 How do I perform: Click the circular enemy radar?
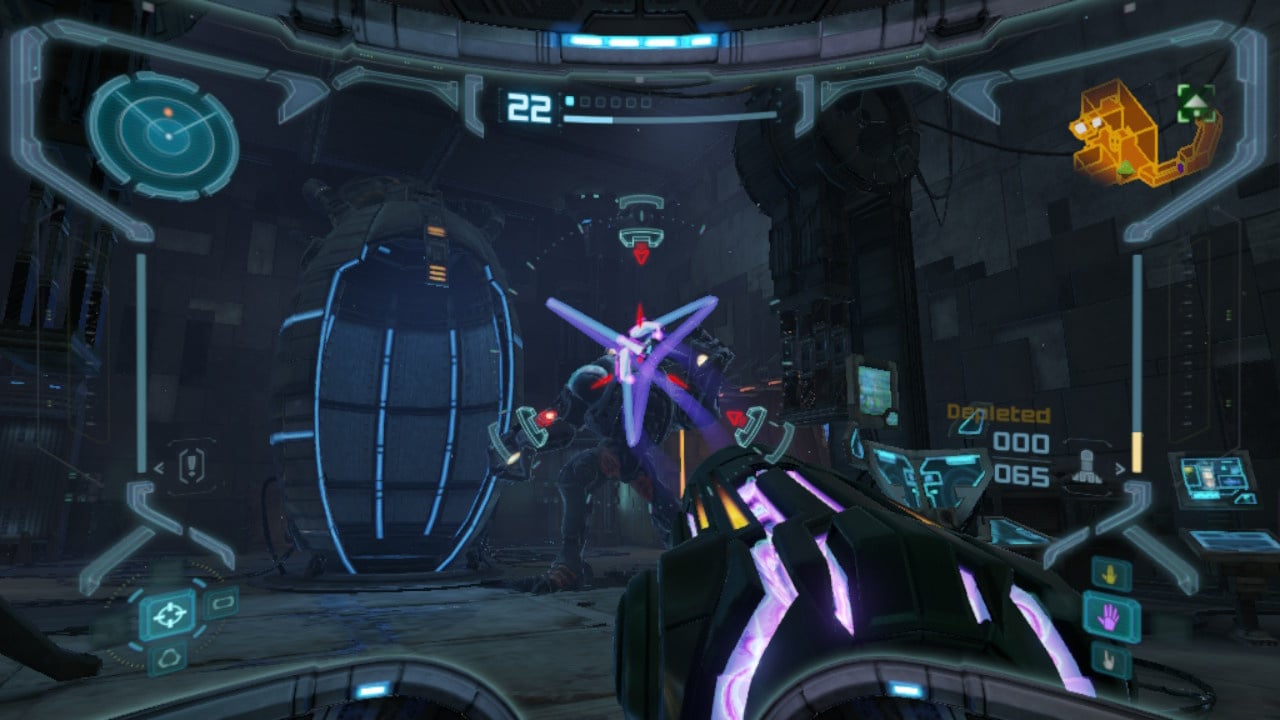(163, 135)
